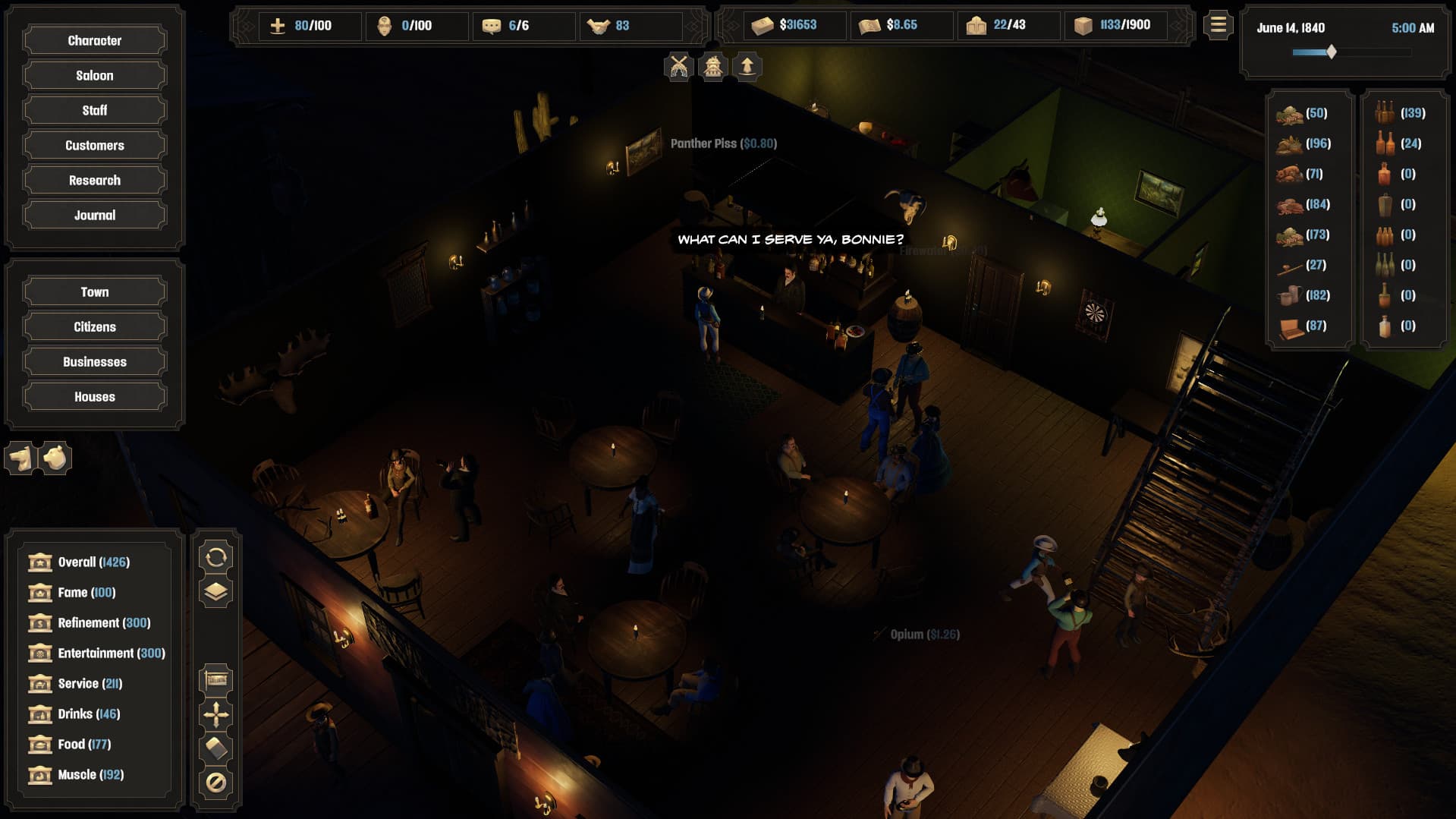This screenshot has height=819, width=1456.
Task: Open the hamburger menu near the top right
Action: coord(1218,25)
